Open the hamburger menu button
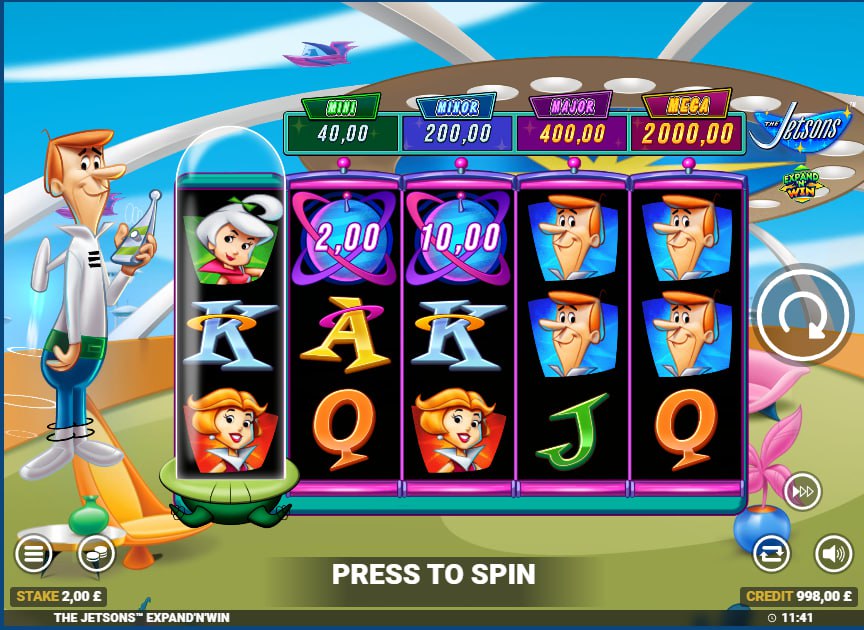This screenshot has width=864, height=630. coord(33,553)
